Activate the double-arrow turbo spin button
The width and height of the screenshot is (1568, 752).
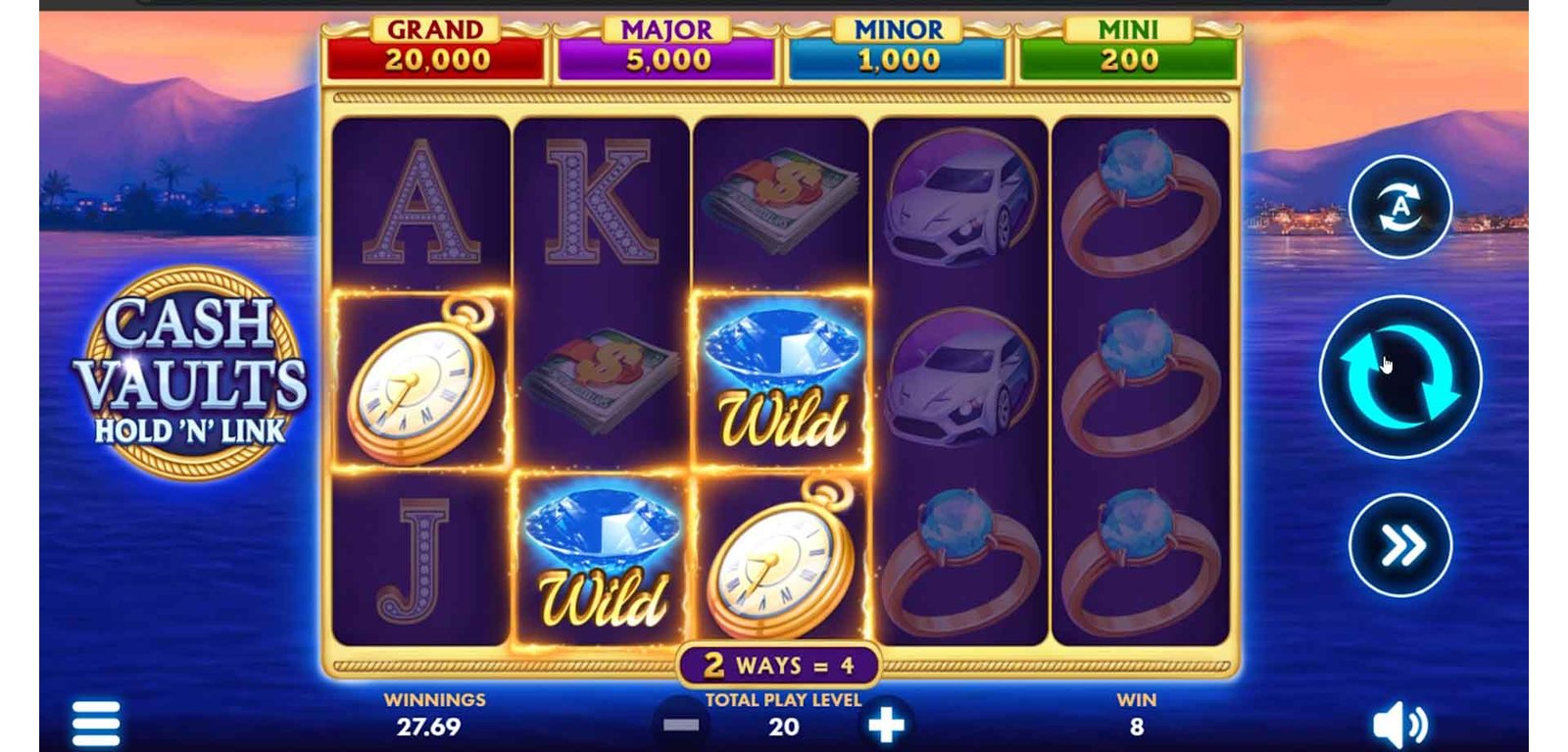pos(1400,545)
